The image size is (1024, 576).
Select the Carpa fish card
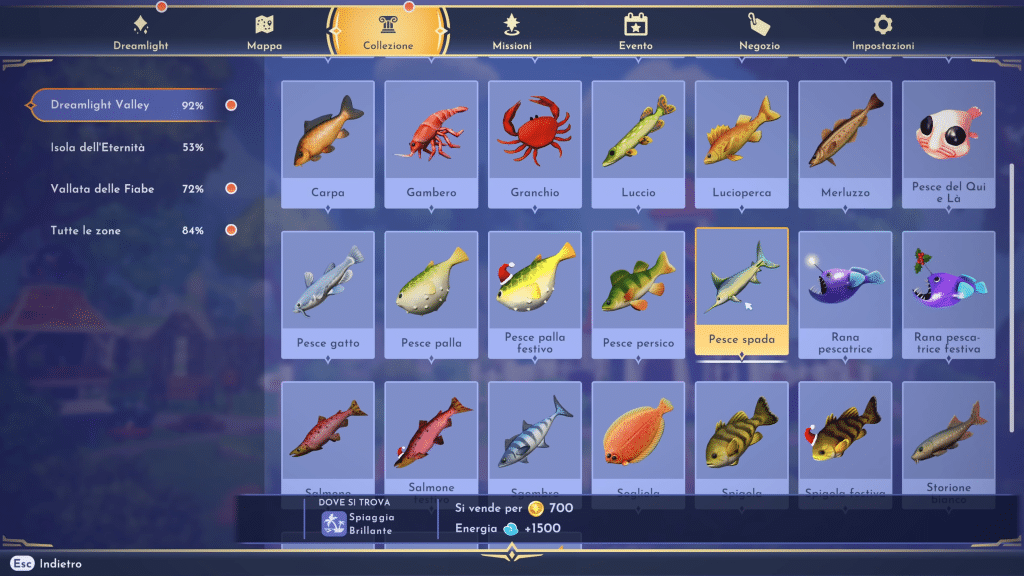click(328, 143)
